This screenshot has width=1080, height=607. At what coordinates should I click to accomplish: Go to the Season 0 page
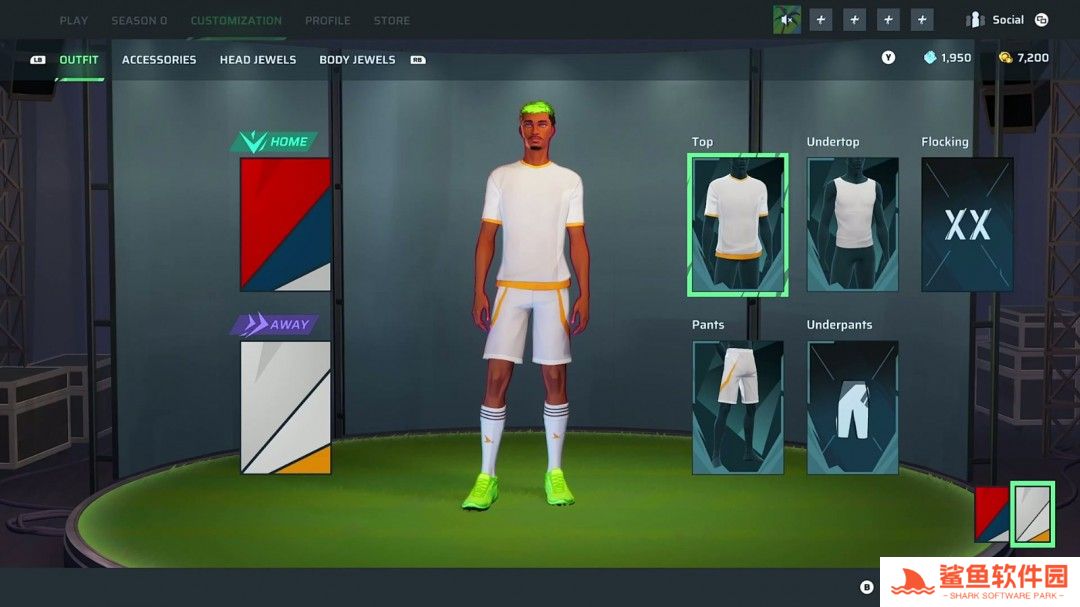[139, 20]
